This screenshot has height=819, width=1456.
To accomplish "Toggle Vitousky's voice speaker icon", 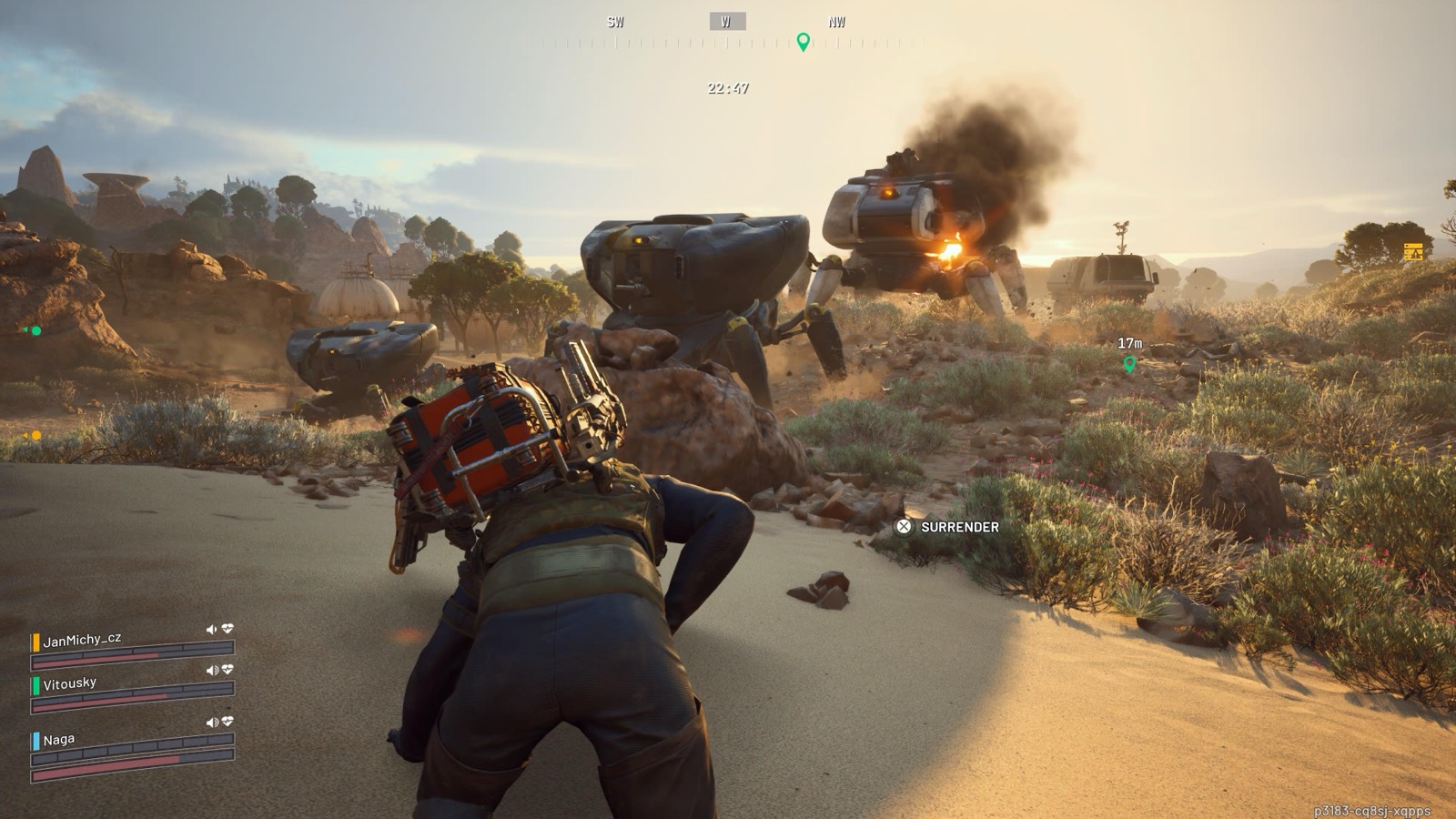I will click(x=212, y=671).
